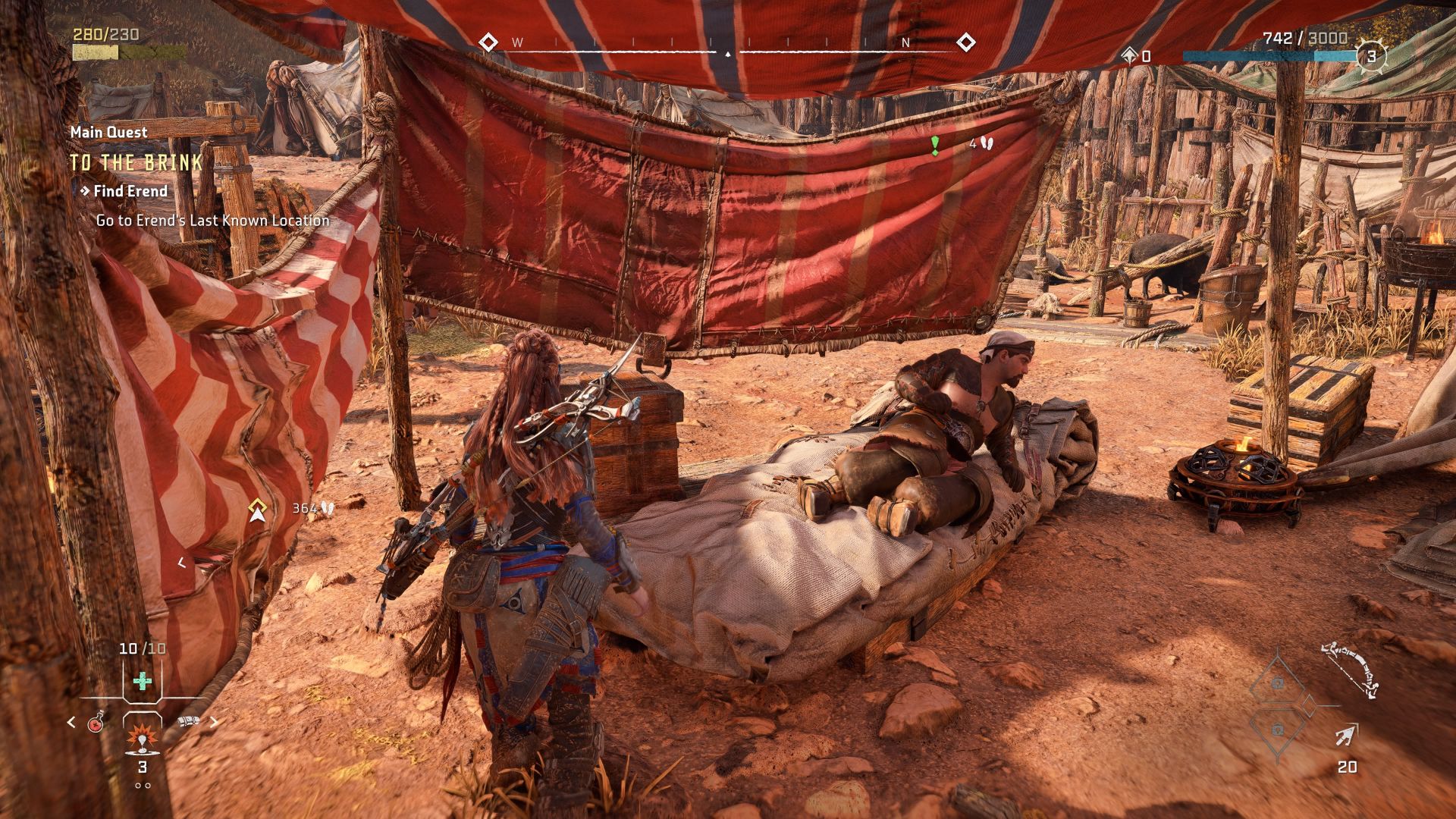The image size is (1456, 819).
Task: Click the Find Erend objective text
Action: (129, 191)
